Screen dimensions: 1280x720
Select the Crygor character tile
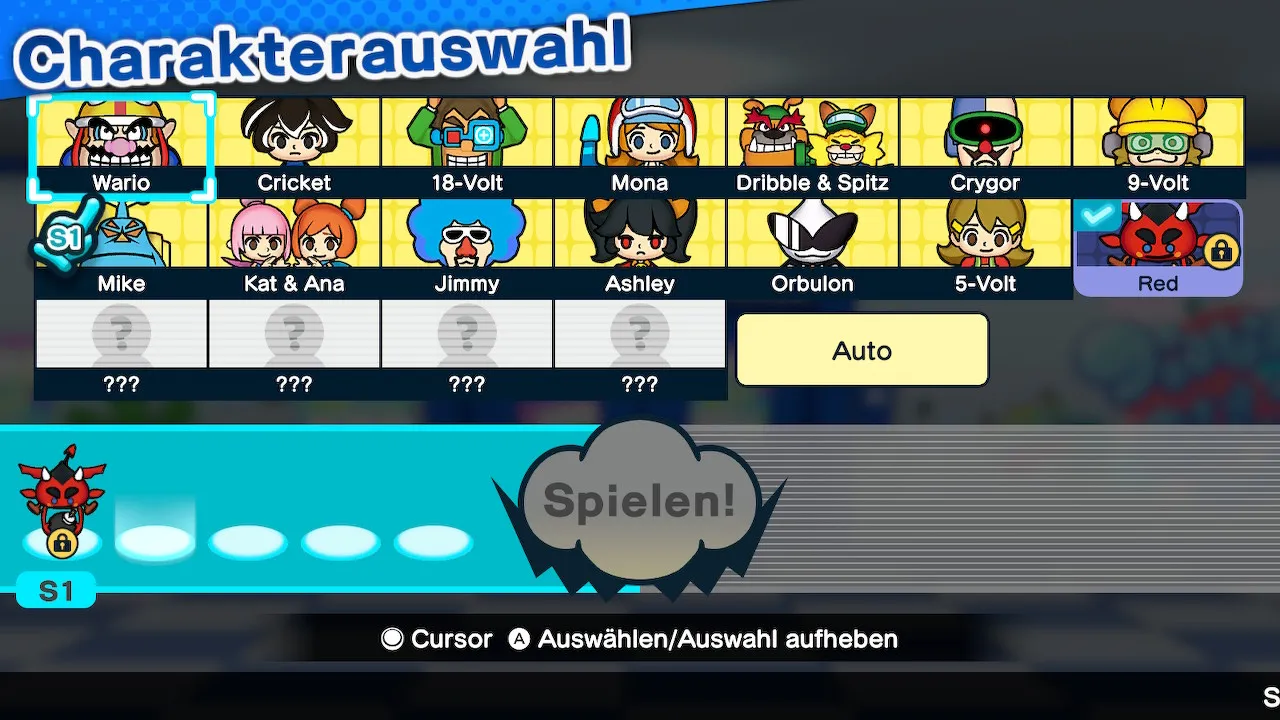tap(986, 146)
